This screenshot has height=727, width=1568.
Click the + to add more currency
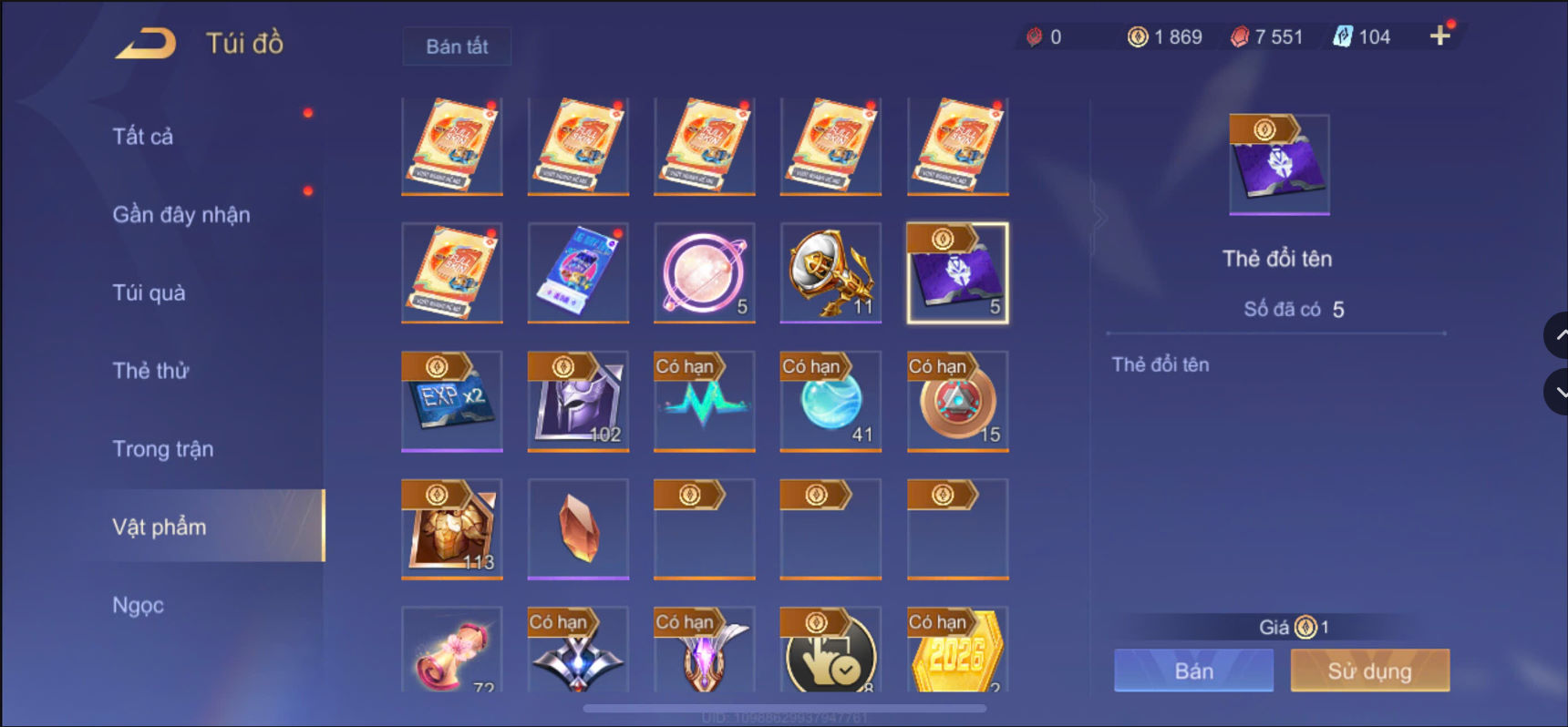pos(1441,36)
